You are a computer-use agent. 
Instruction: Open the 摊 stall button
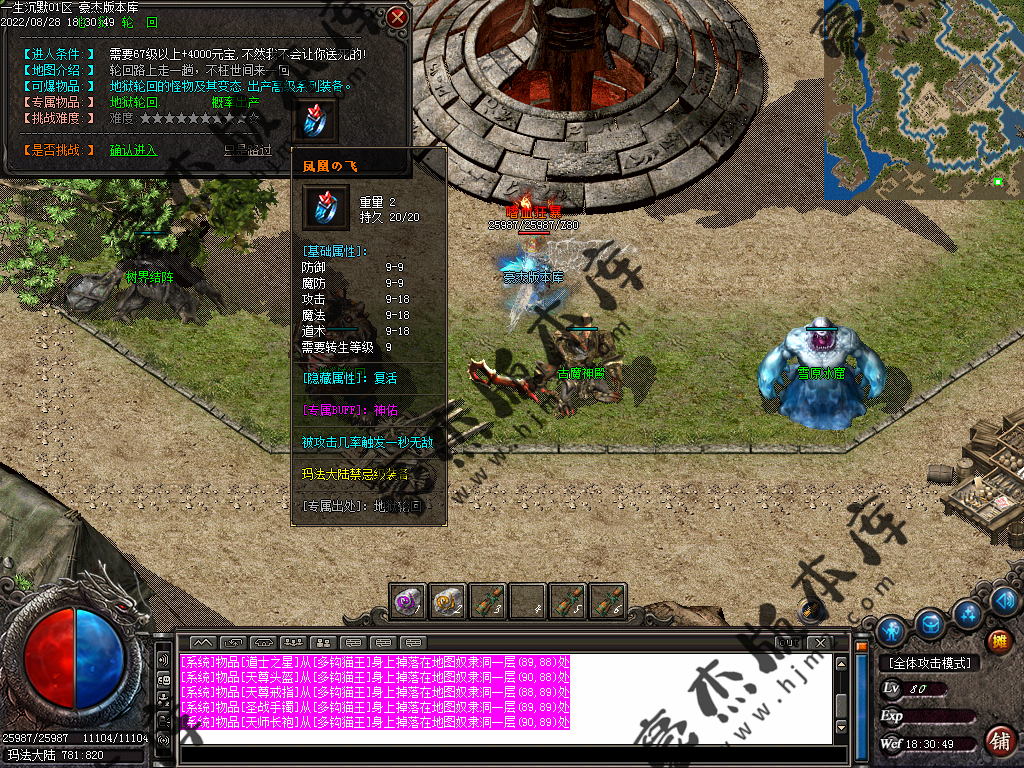coord(998,641)
